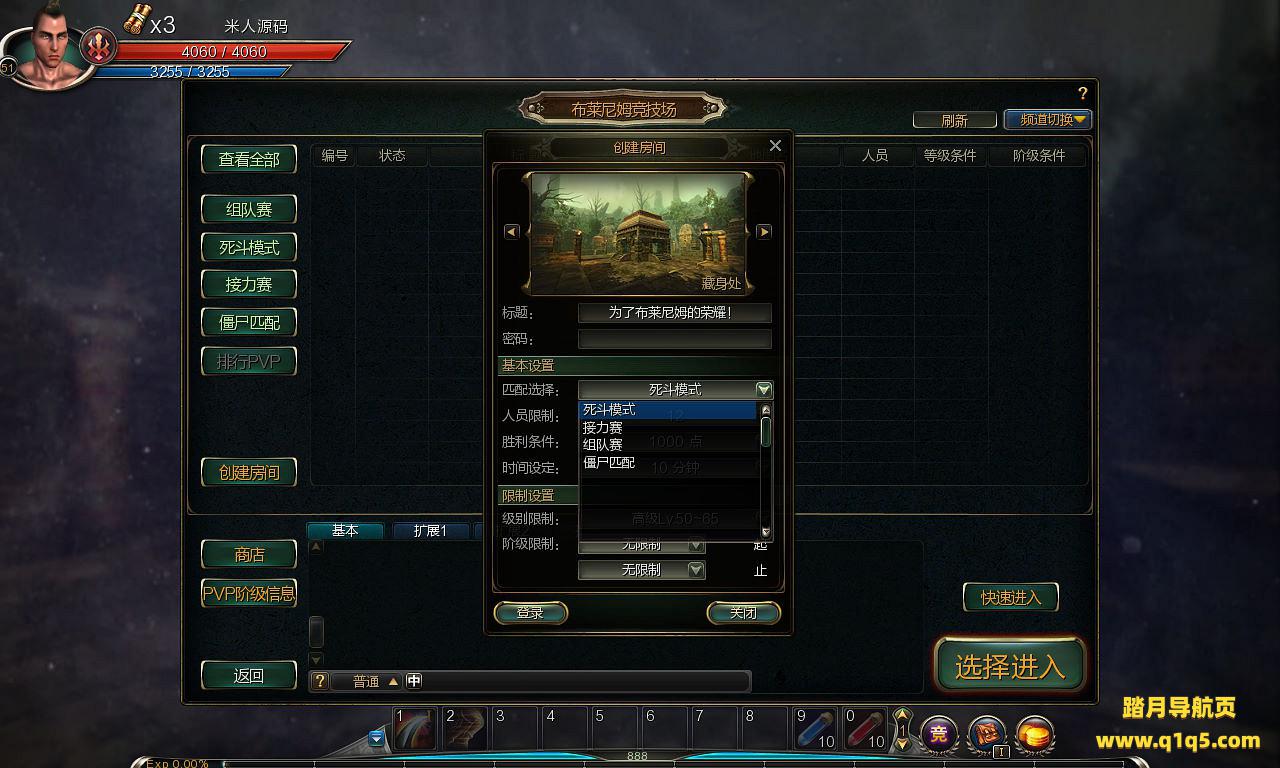This screenshot has height=768, width=1280.
Task: Click the large 选择进入 button
Action: (1009, 666)
